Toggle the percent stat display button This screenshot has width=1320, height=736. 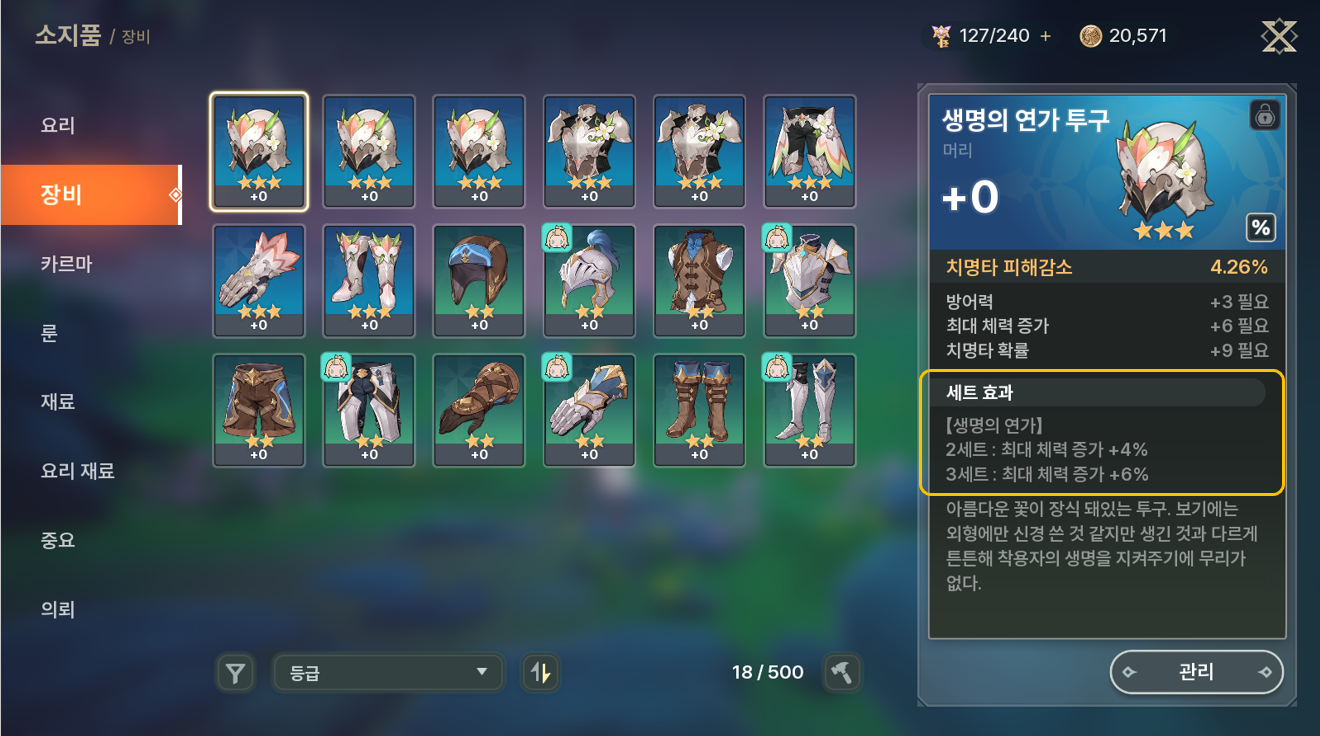pos(1261,228)
